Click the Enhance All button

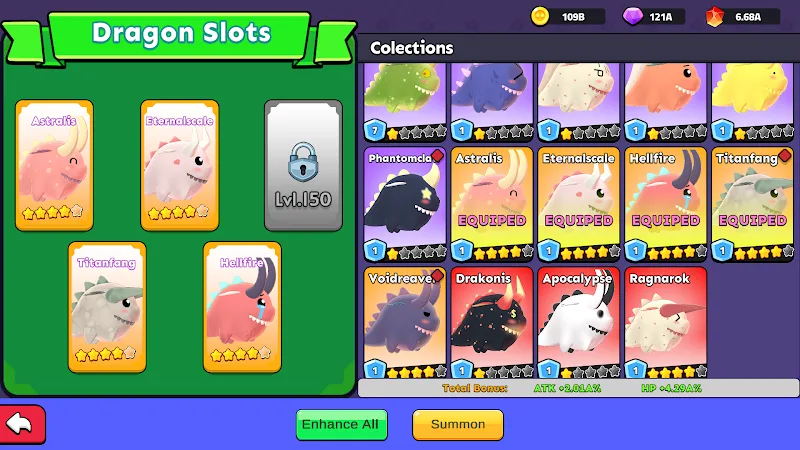pos(341,424)
